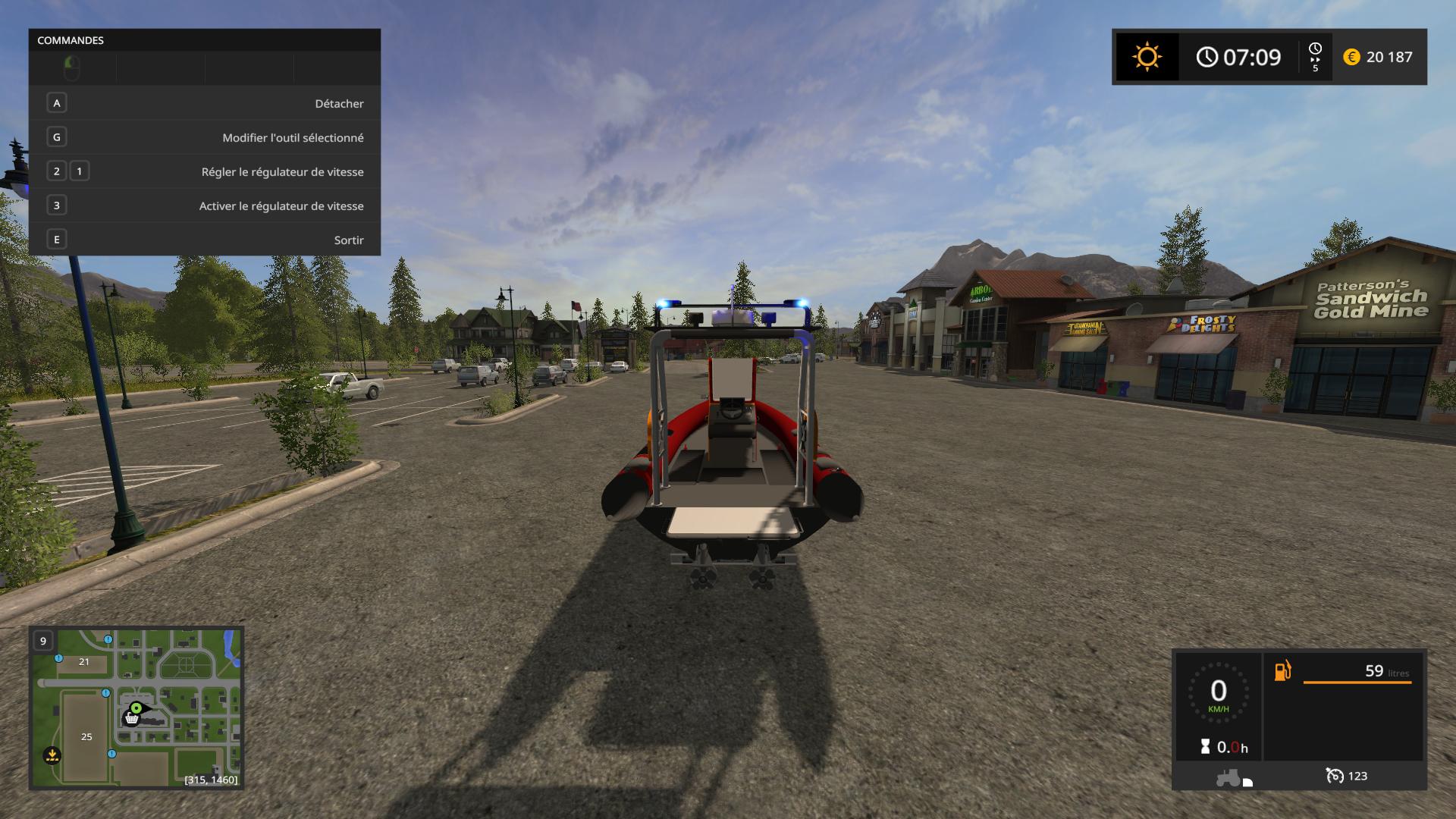Select field 25 on the minimap

(86, 736)
